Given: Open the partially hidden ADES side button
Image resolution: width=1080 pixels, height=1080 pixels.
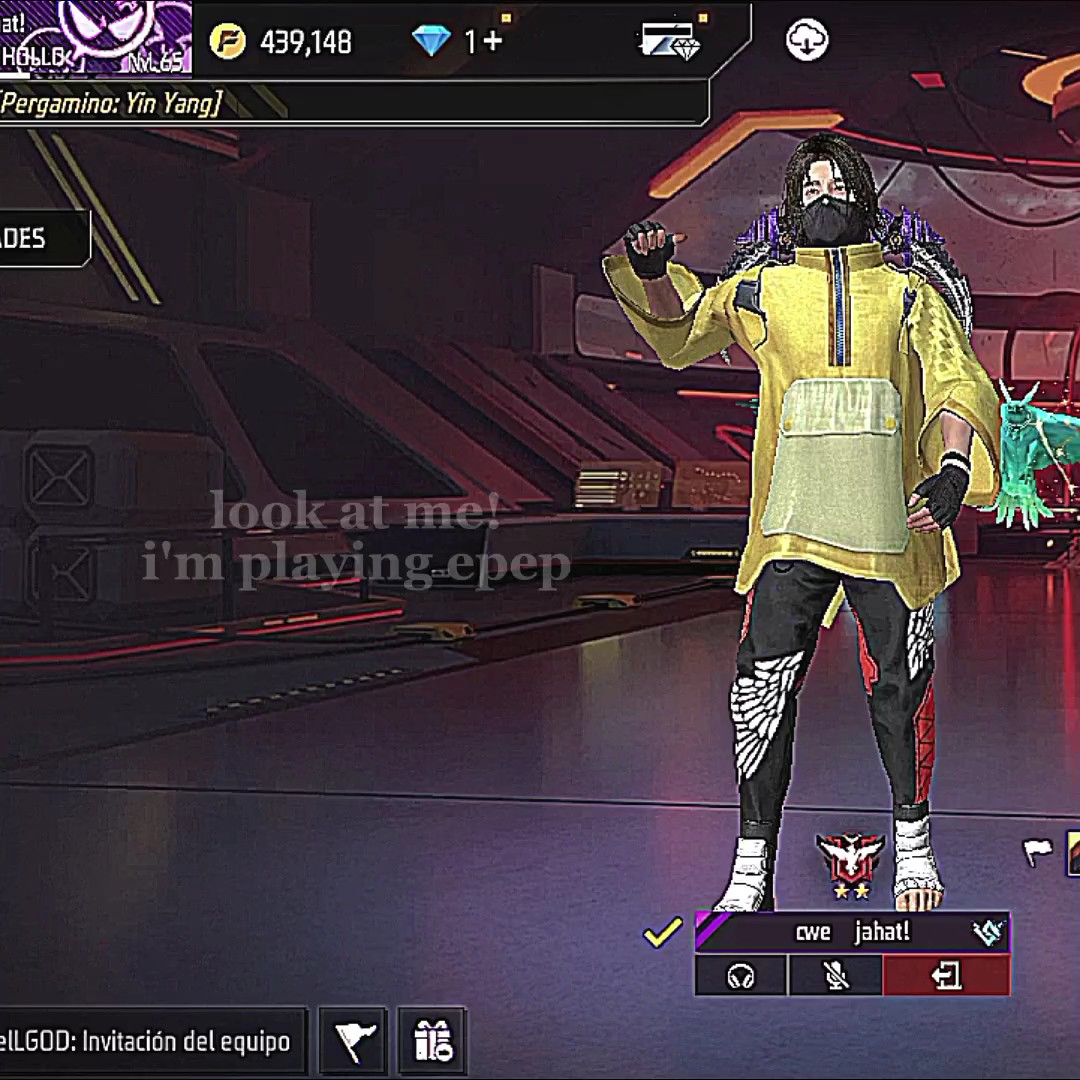Looking at the screenshot, I should [x=42, y=238].
